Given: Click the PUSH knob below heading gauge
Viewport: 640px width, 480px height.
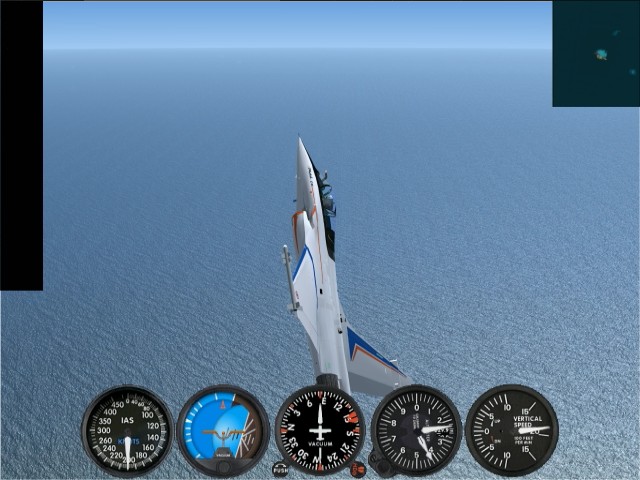Looking at the screenshot, I should coord(280,469).
